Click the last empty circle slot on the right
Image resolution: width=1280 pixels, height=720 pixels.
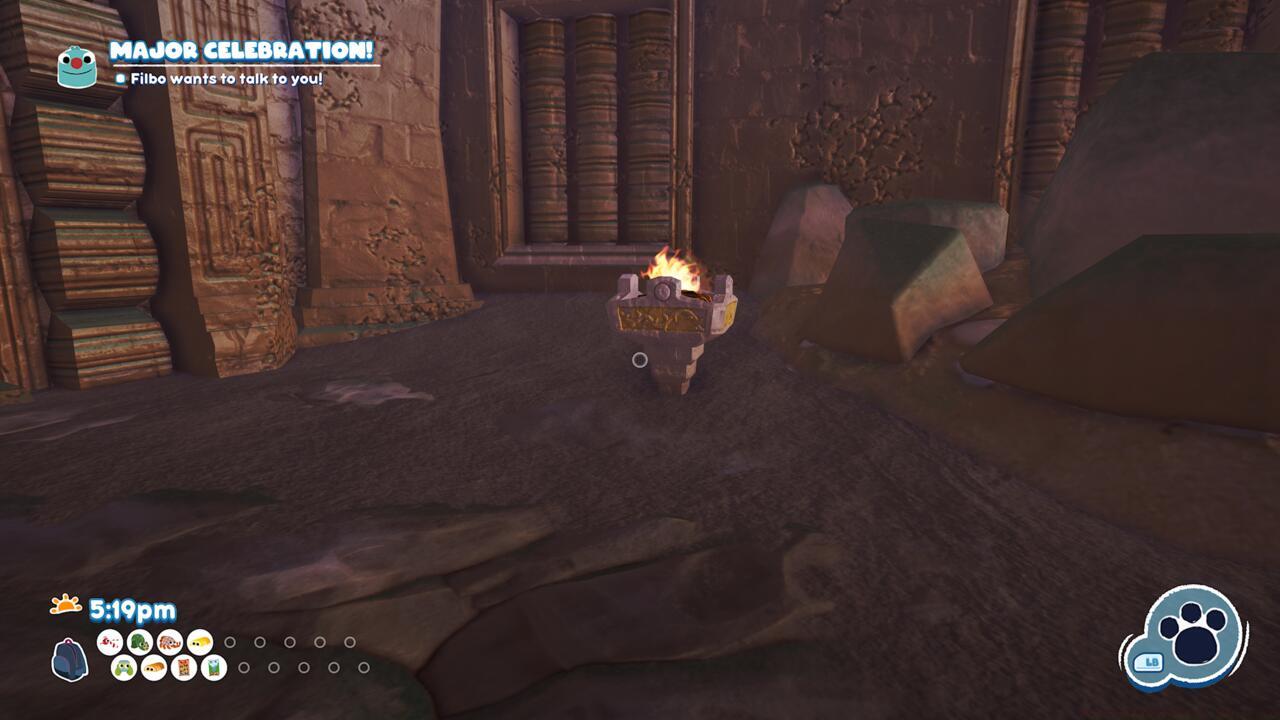point(363,669)
